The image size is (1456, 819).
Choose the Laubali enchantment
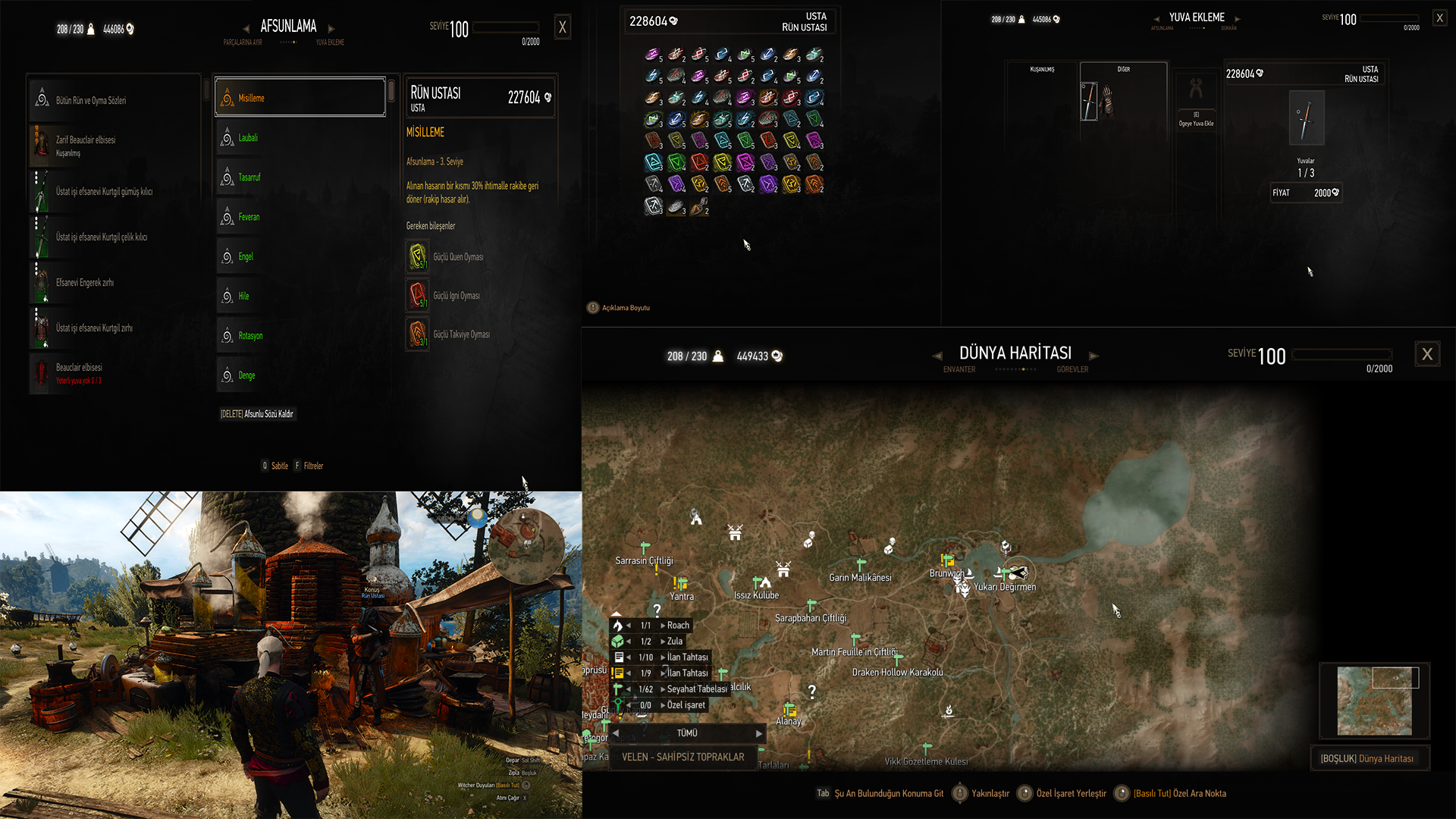coord(300,138)
